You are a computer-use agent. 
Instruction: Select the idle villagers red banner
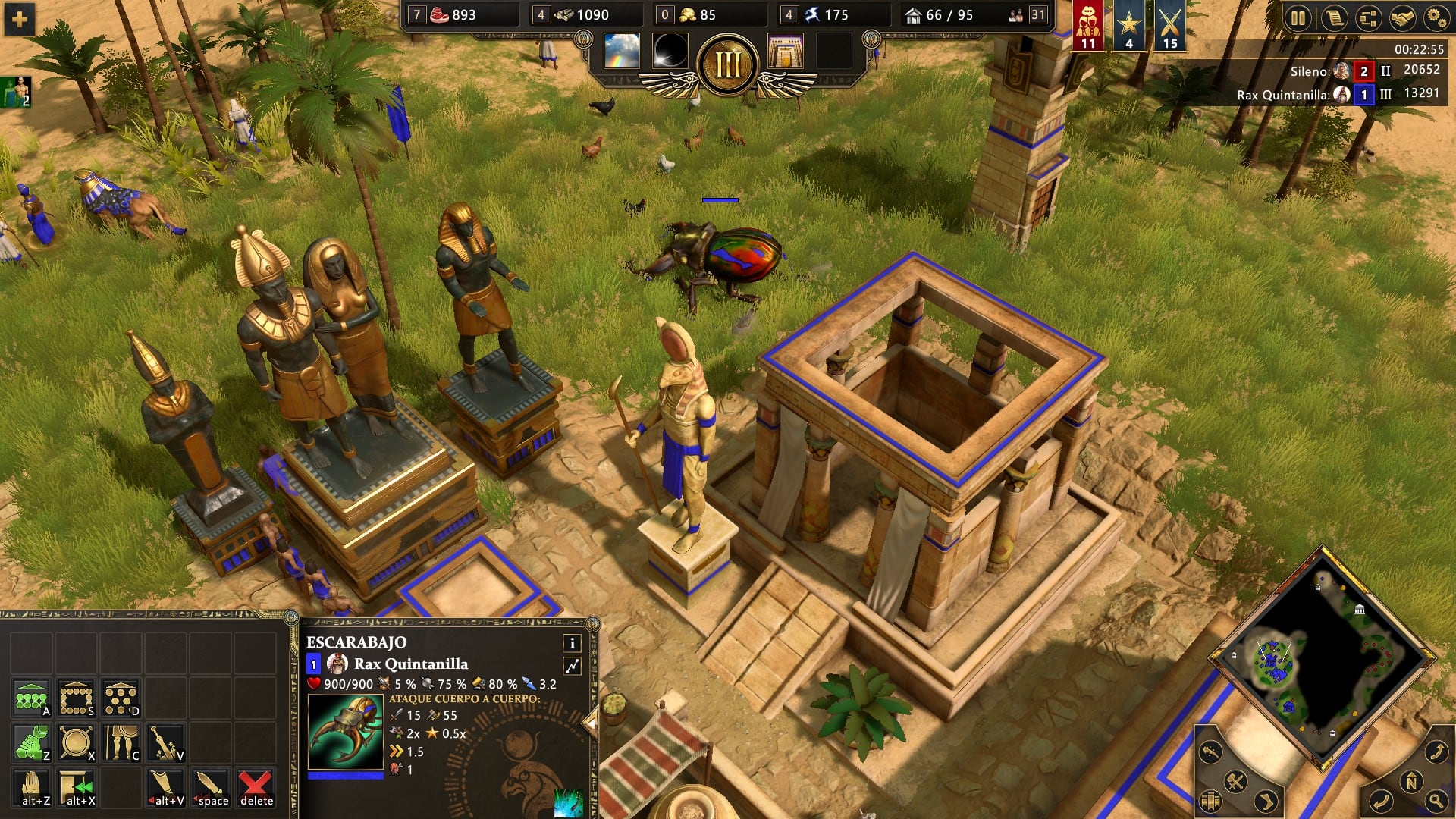coord(1088,26)
